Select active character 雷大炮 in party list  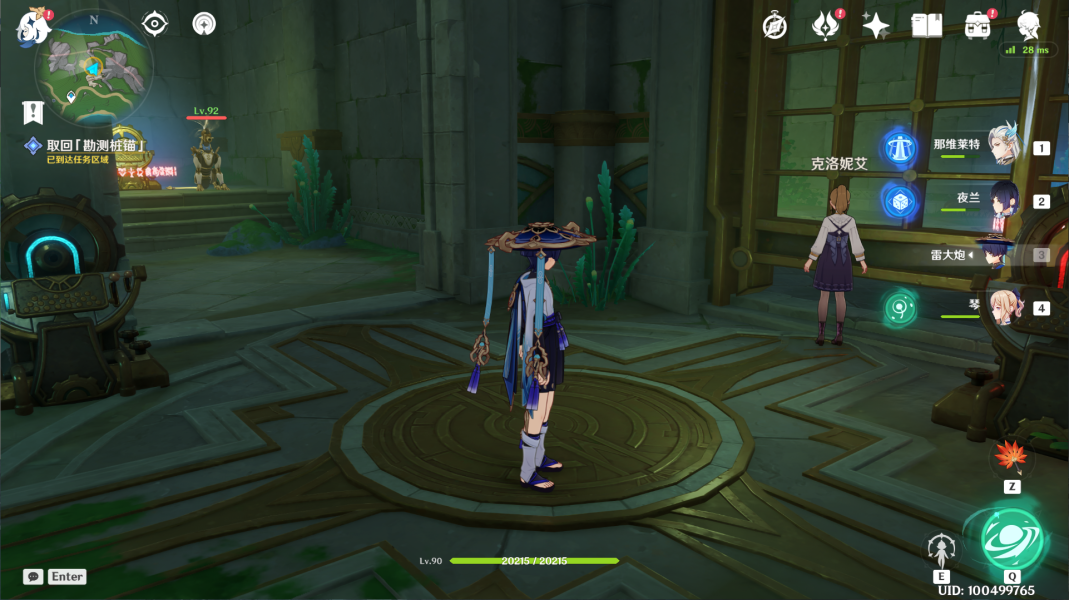click(993, 254)
